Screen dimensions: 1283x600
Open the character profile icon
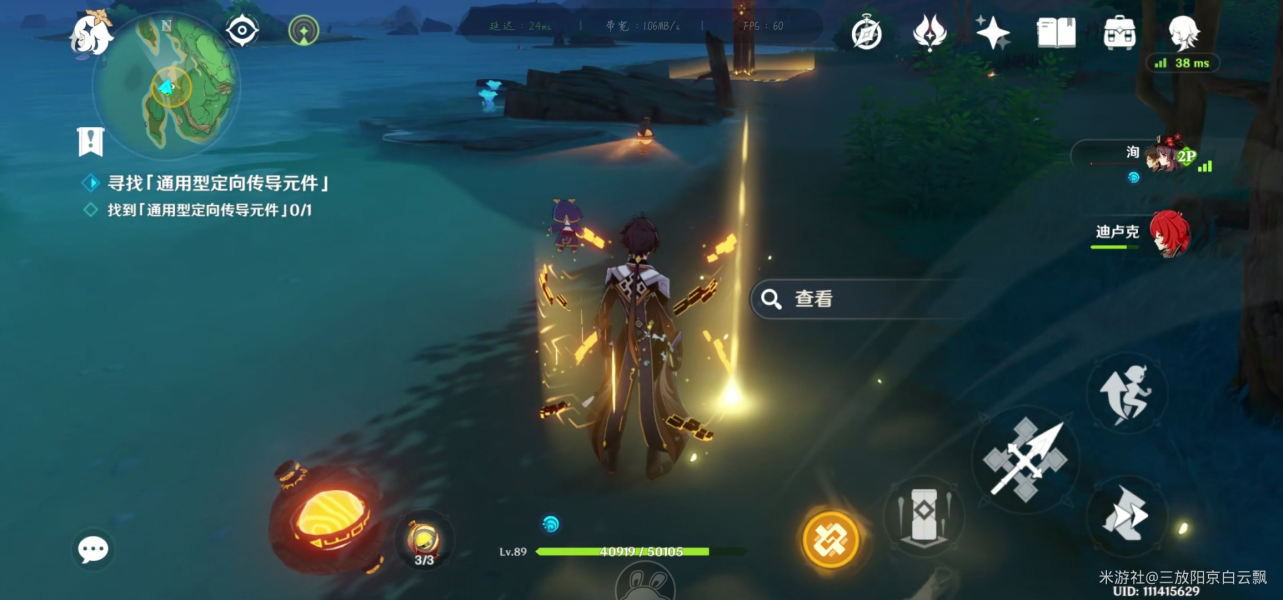click(x=1184, y=33)
